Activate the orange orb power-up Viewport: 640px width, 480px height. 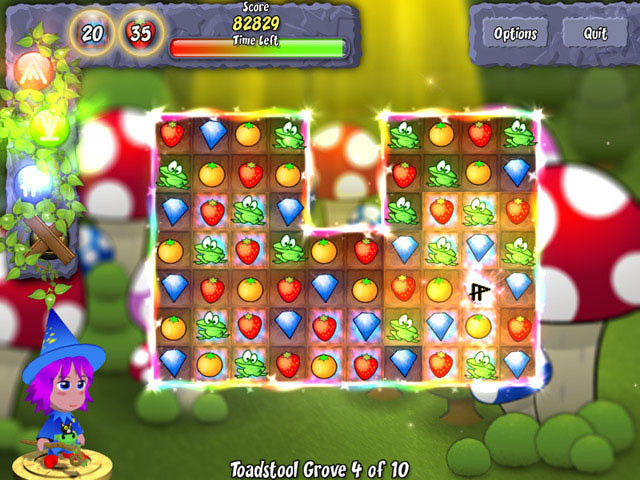point(32,71)
